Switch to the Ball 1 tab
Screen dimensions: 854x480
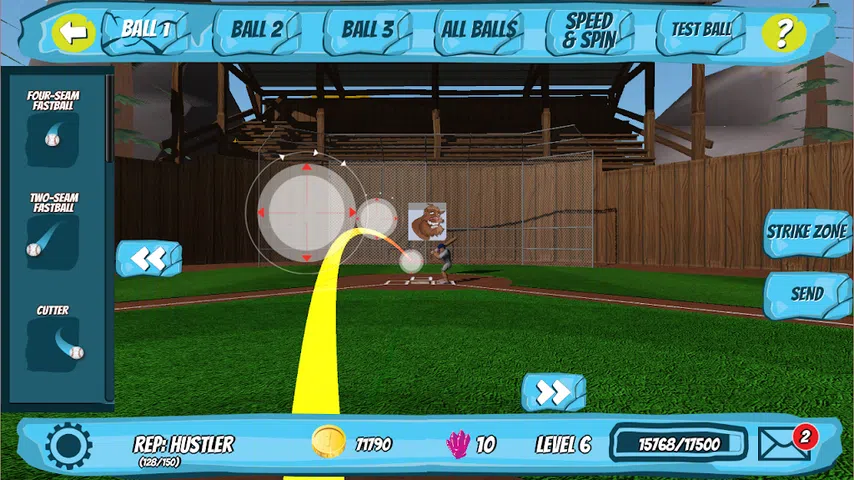pyautogui.click(x=147, y=29)
